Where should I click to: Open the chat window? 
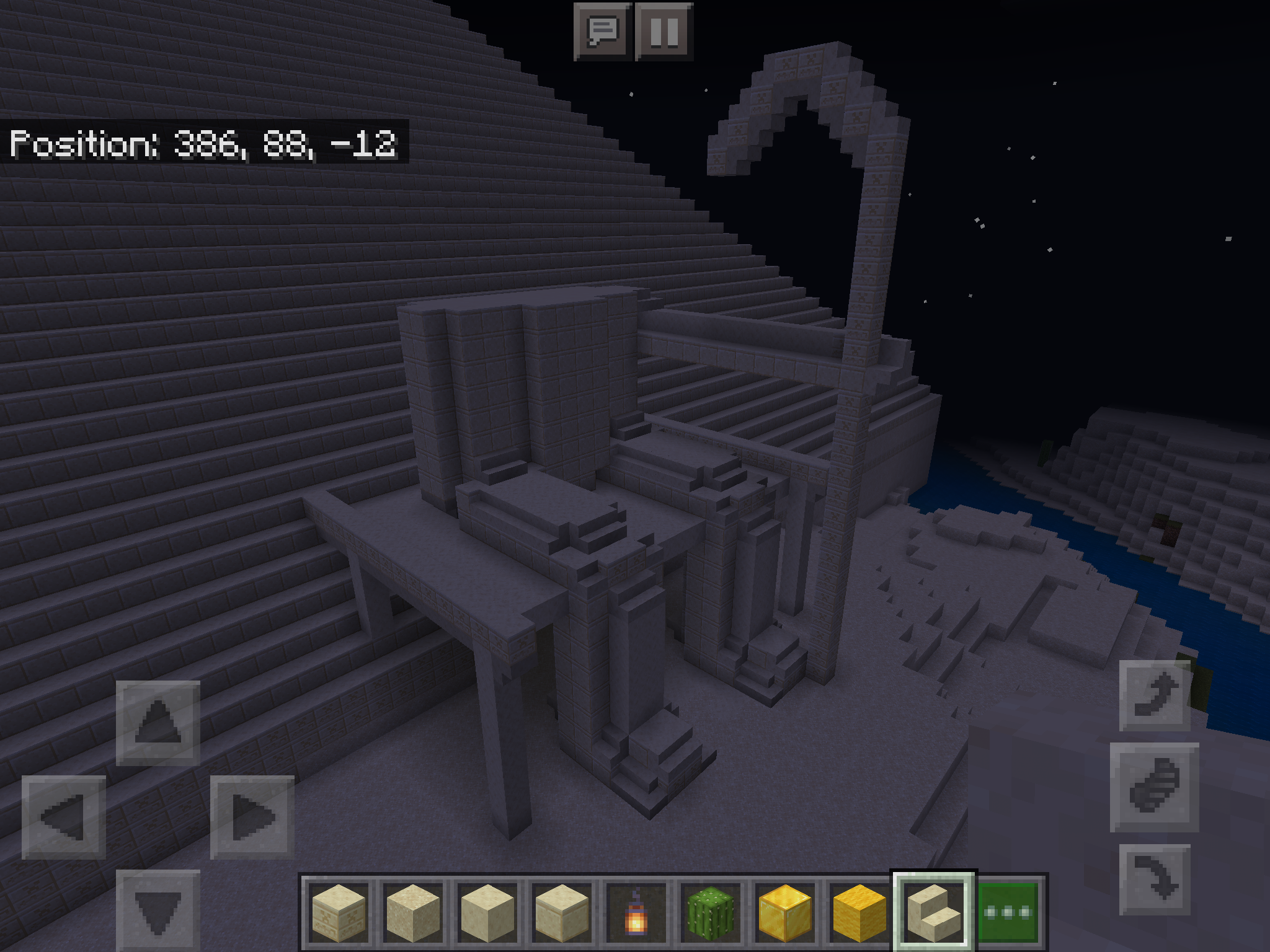[x=602, y=31]
